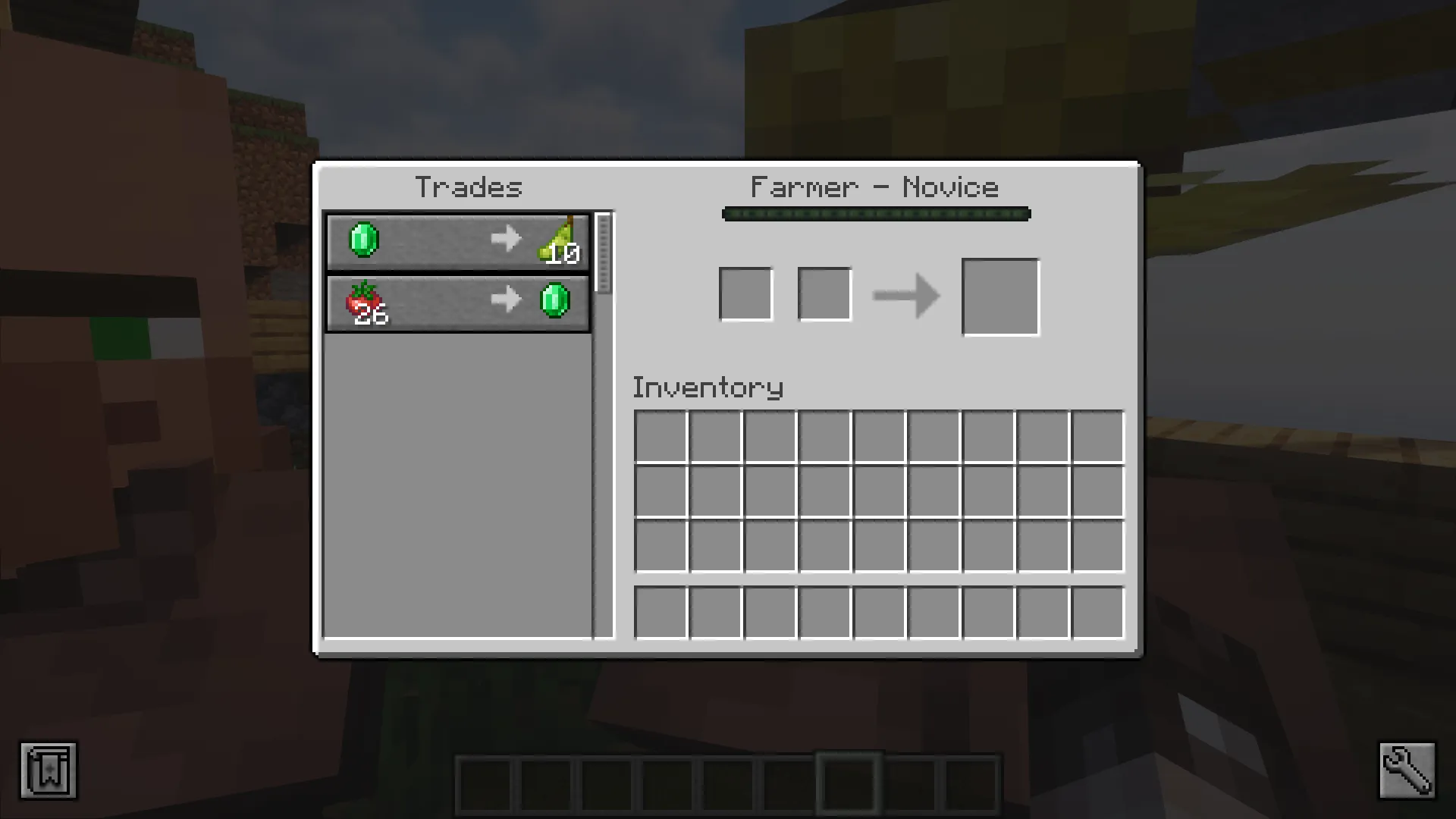The height and width of the screenshot is (819, 1456).
Task: Open the quest book icon in bottom-left corner
Action: pyautogui.click(x=48, y=770)
